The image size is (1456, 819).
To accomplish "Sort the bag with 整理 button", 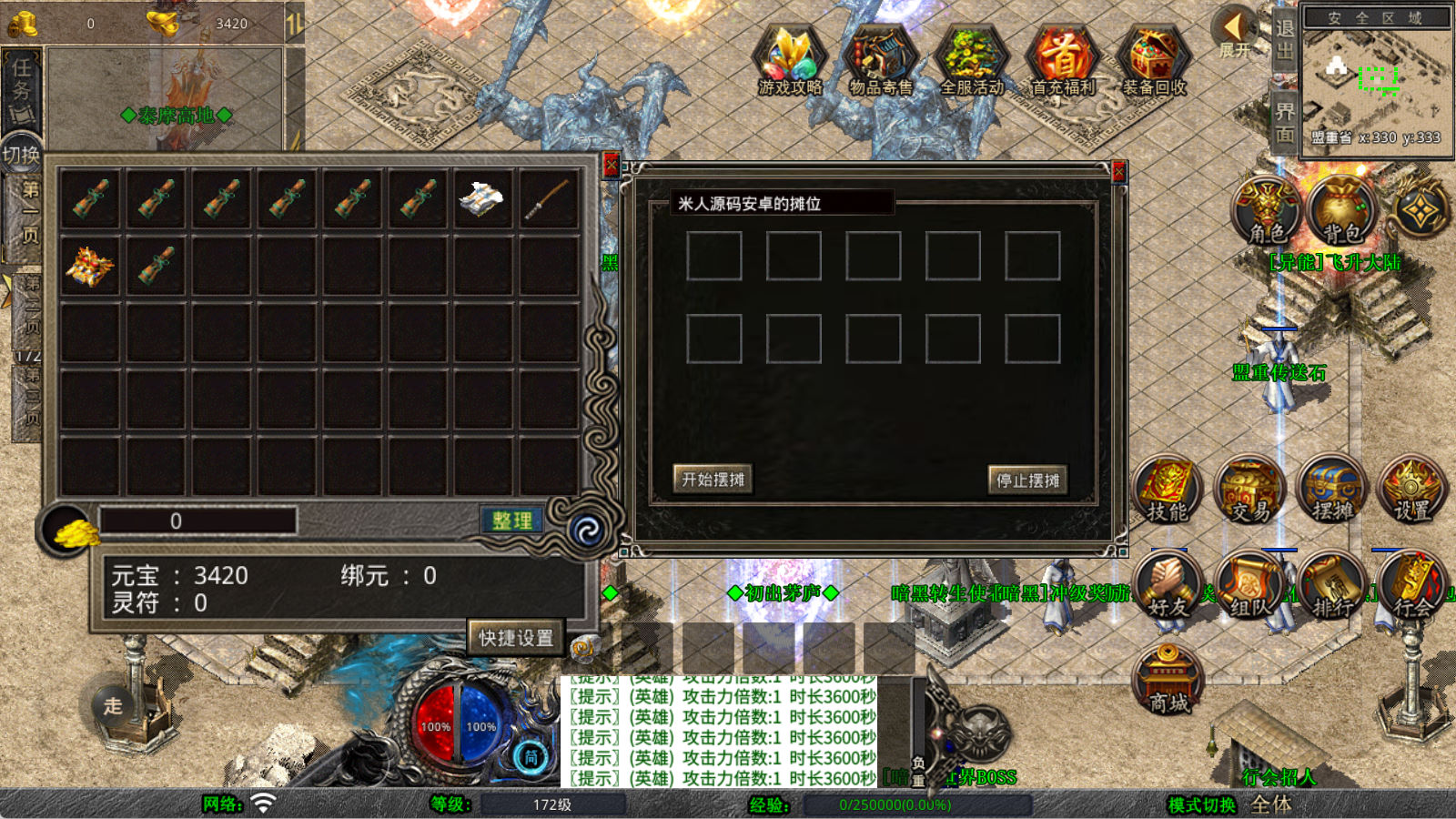I will click(511, 521).
